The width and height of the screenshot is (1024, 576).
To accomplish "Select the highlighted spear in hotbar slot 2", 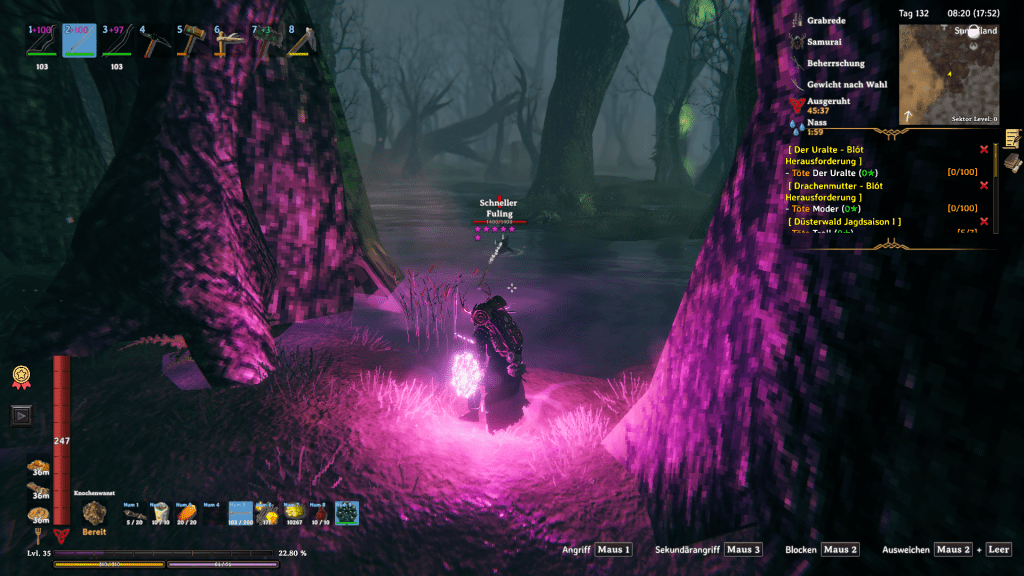I will 79,41.
